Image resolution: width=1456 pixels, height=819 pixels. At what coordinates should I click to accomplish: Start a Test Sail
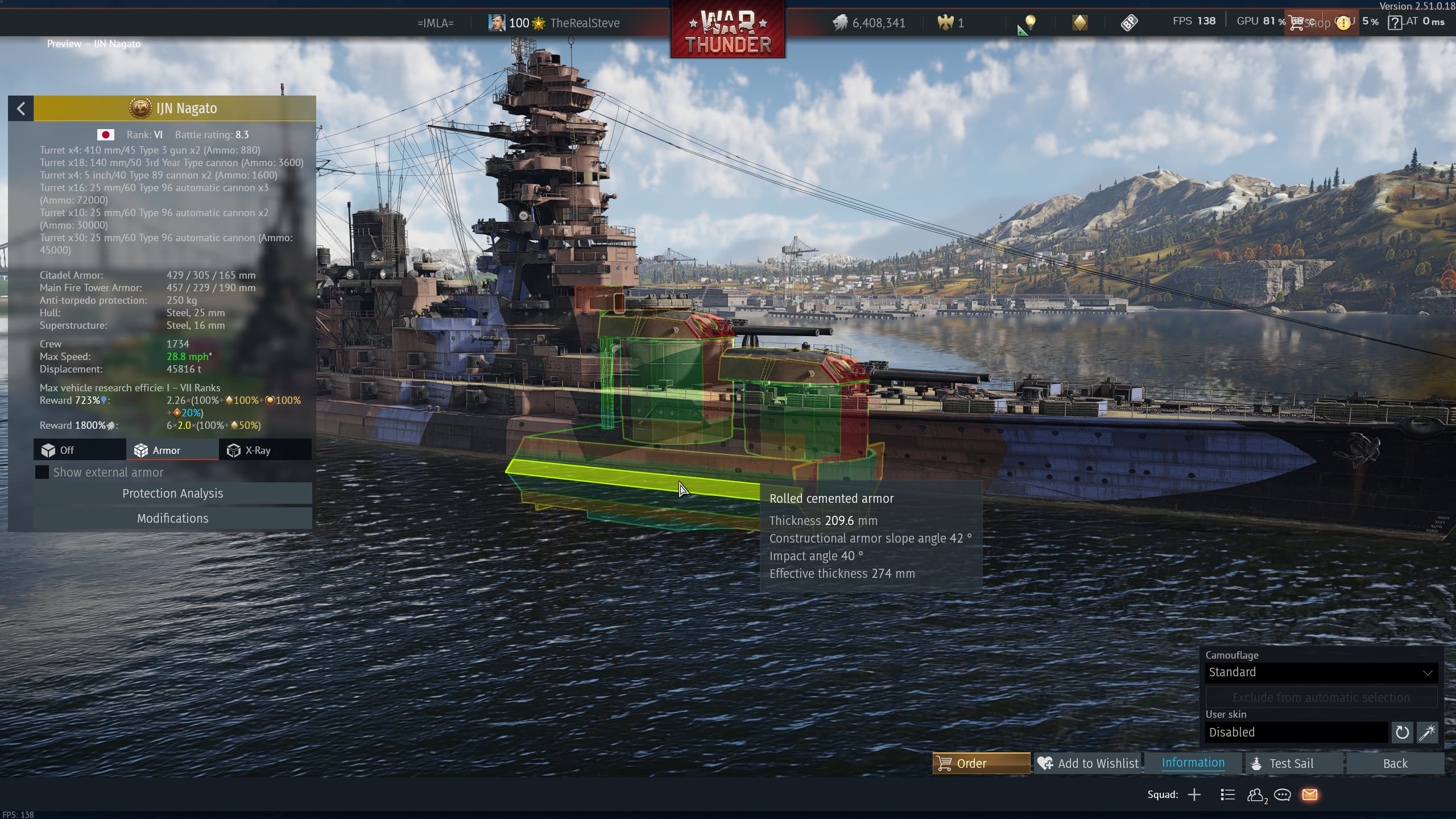[x=1292, y=763]
